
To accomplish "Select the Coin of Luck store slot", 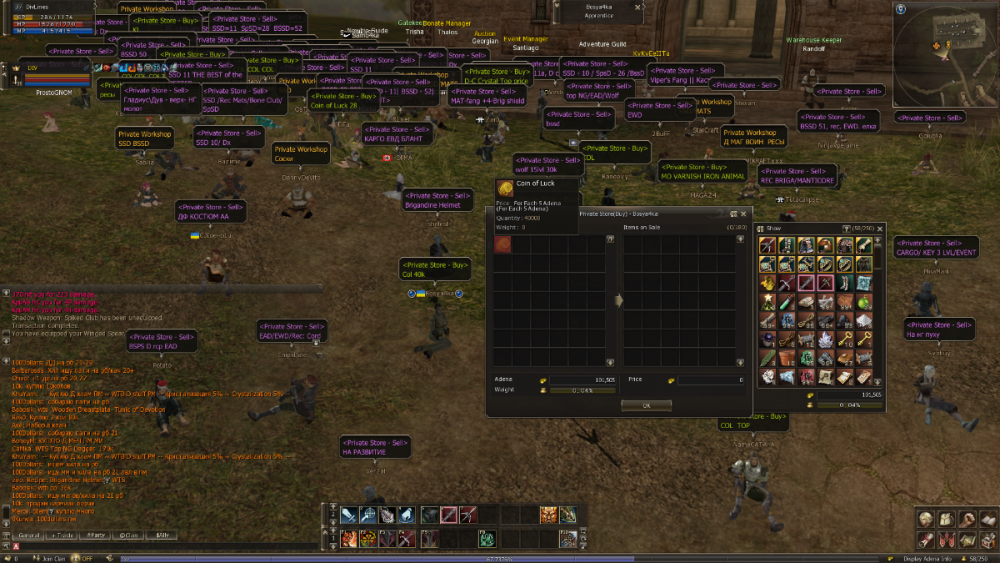I will point(503,246).
